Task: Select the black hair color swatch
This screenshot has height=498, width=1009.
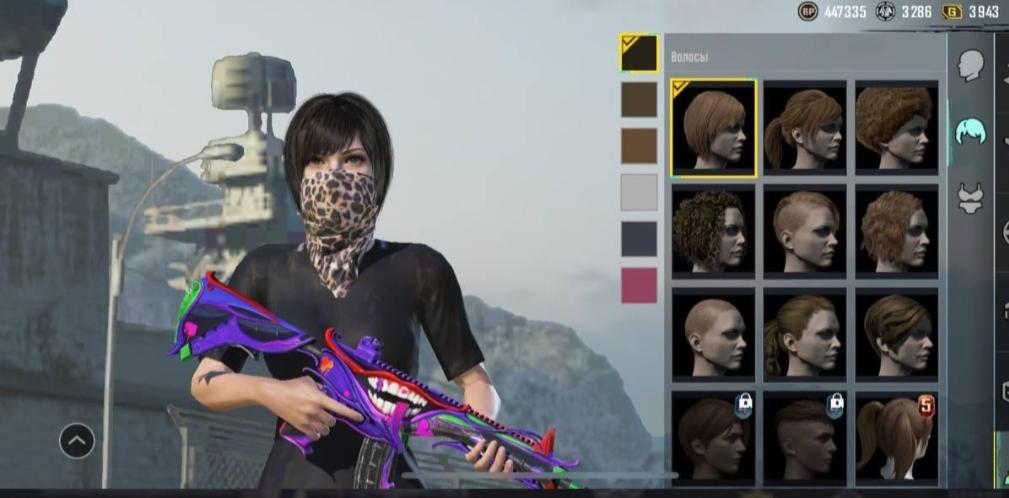Action: click(x=639, y=54)
